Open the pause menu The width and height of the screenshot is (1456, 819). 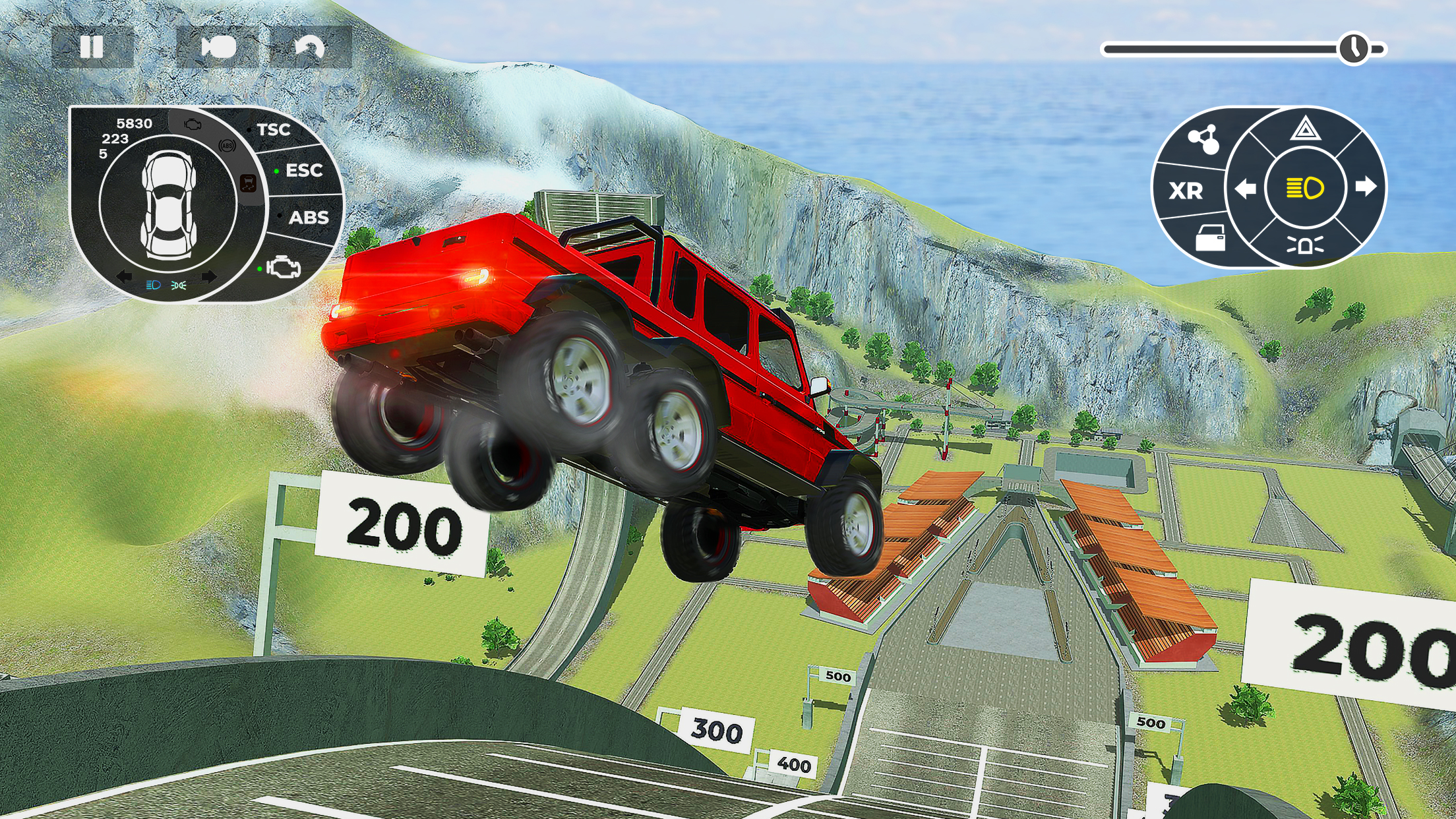point(92,46)
